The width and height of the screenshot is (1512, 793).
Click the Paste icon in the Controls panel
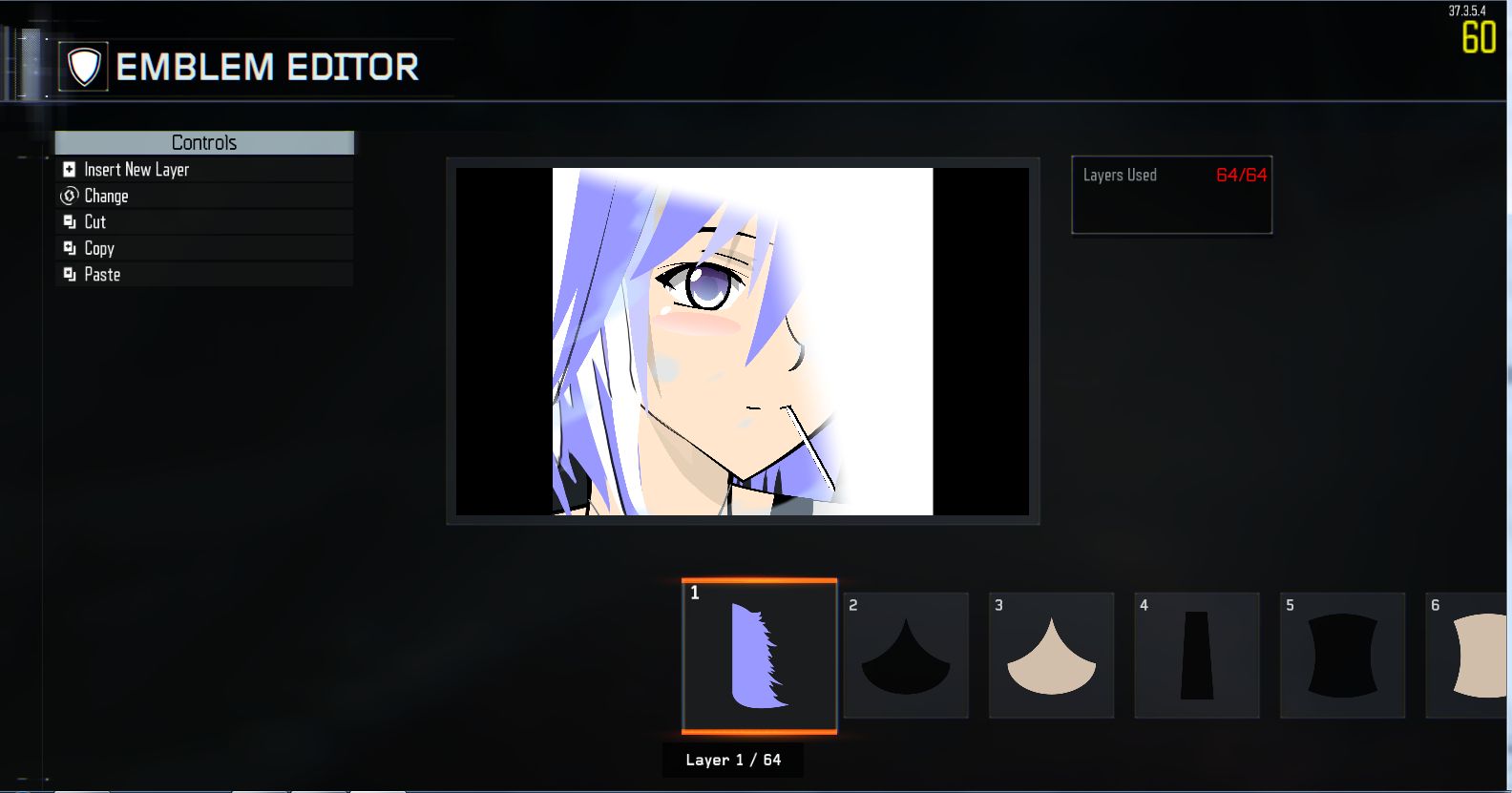click(x=68, y=274)
